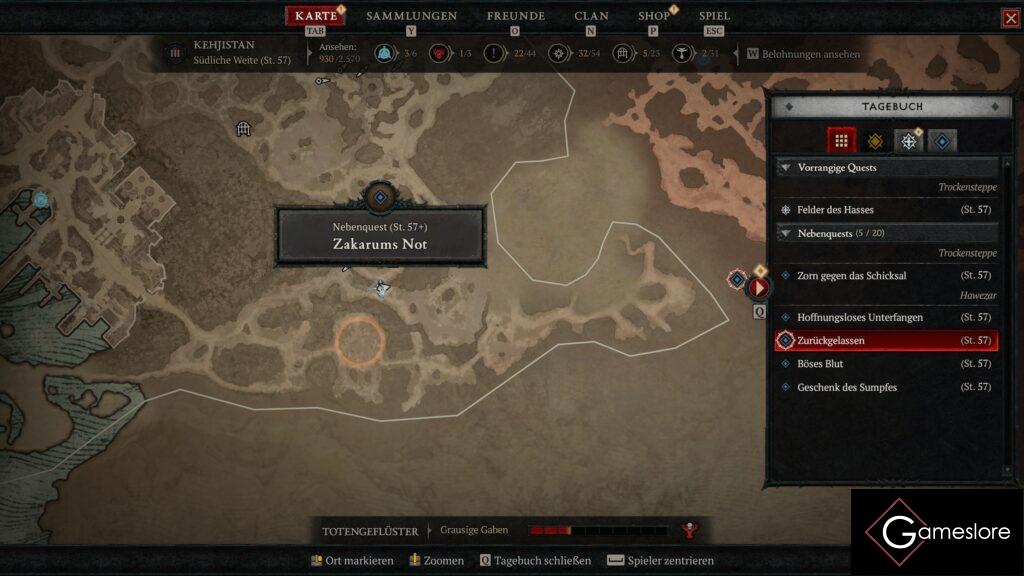Close the map screen with the X
The height and width of the screenshot is (576, 1024).
1011,18
